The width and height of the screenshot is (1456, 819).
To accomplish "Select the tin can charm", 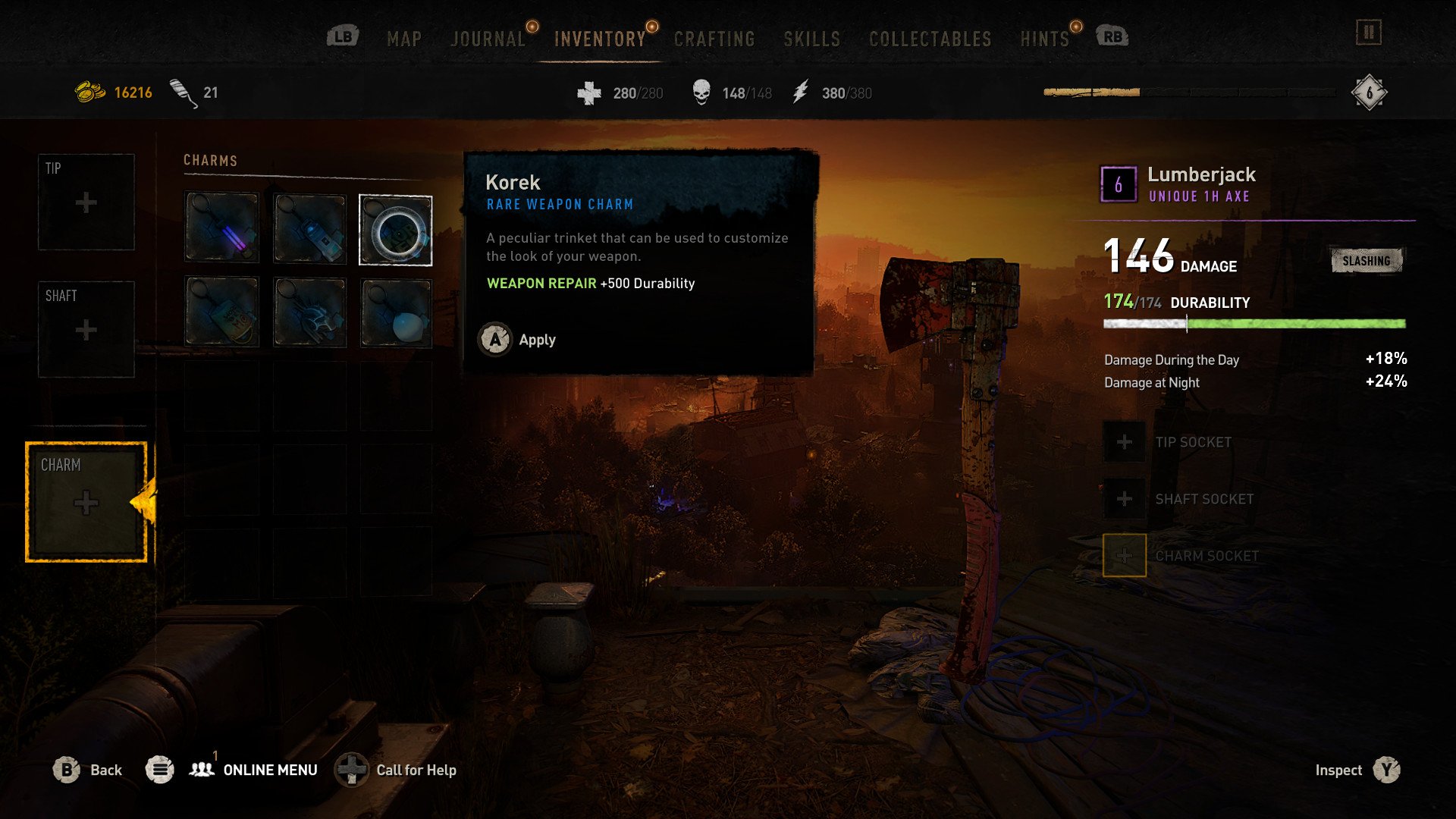I will pos(221,312).
